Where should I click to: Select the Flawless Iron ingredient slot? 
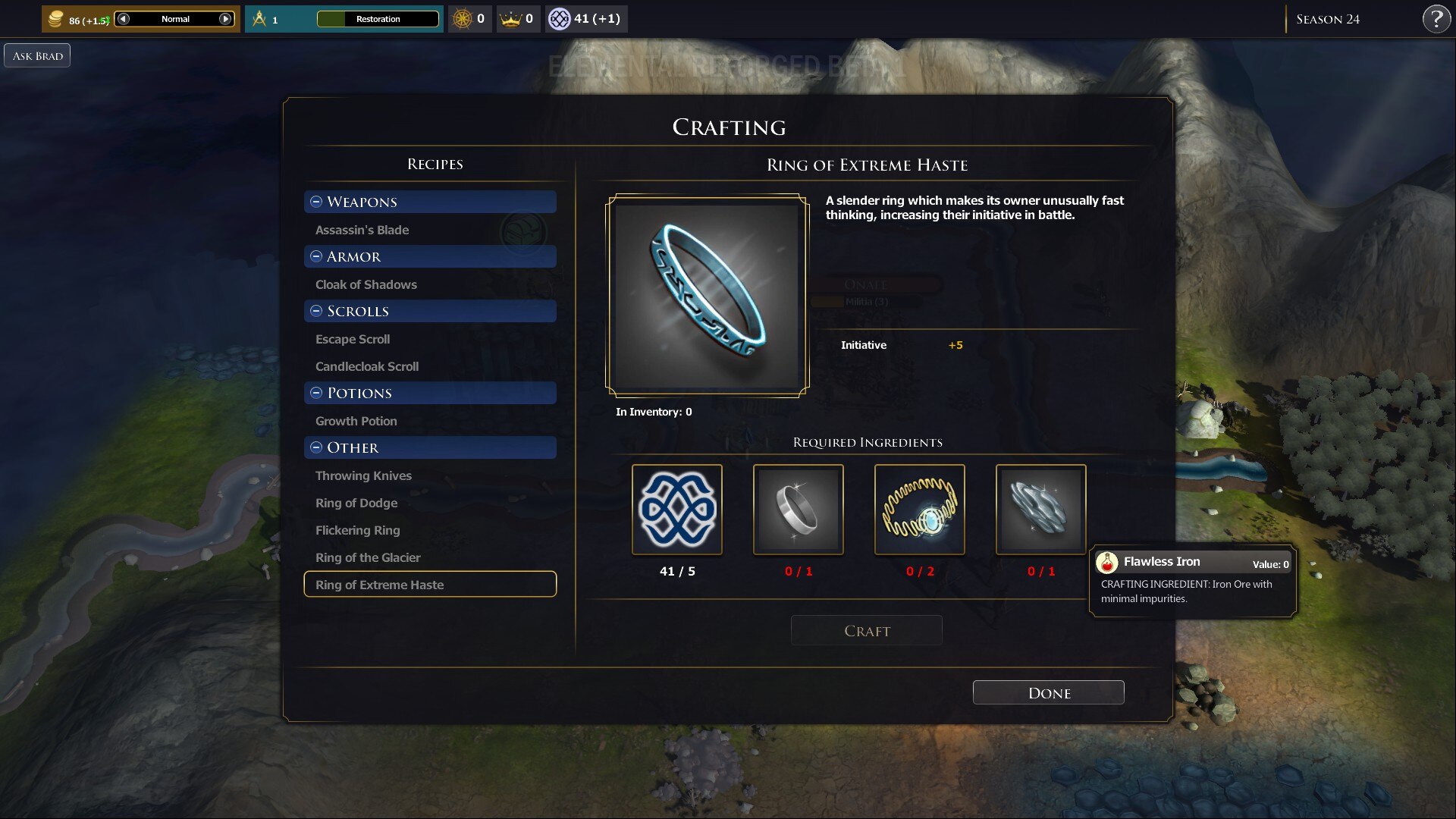point(1040,510)
